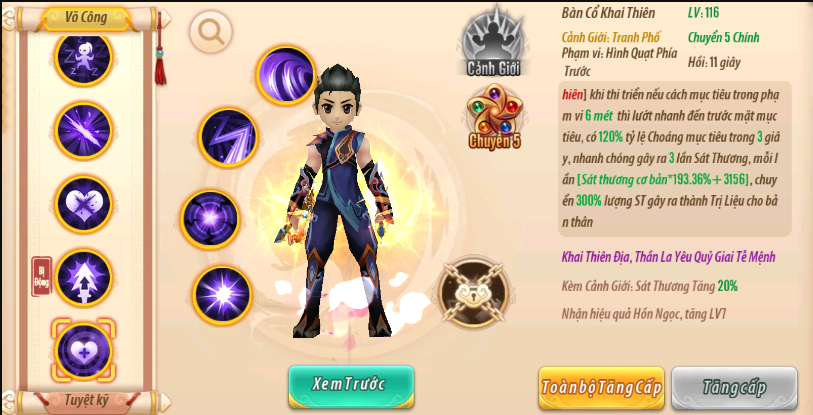Select the broken heart skill icon
Image resolution: width=813 pixels, height=415 pixels.
[83, 203]
